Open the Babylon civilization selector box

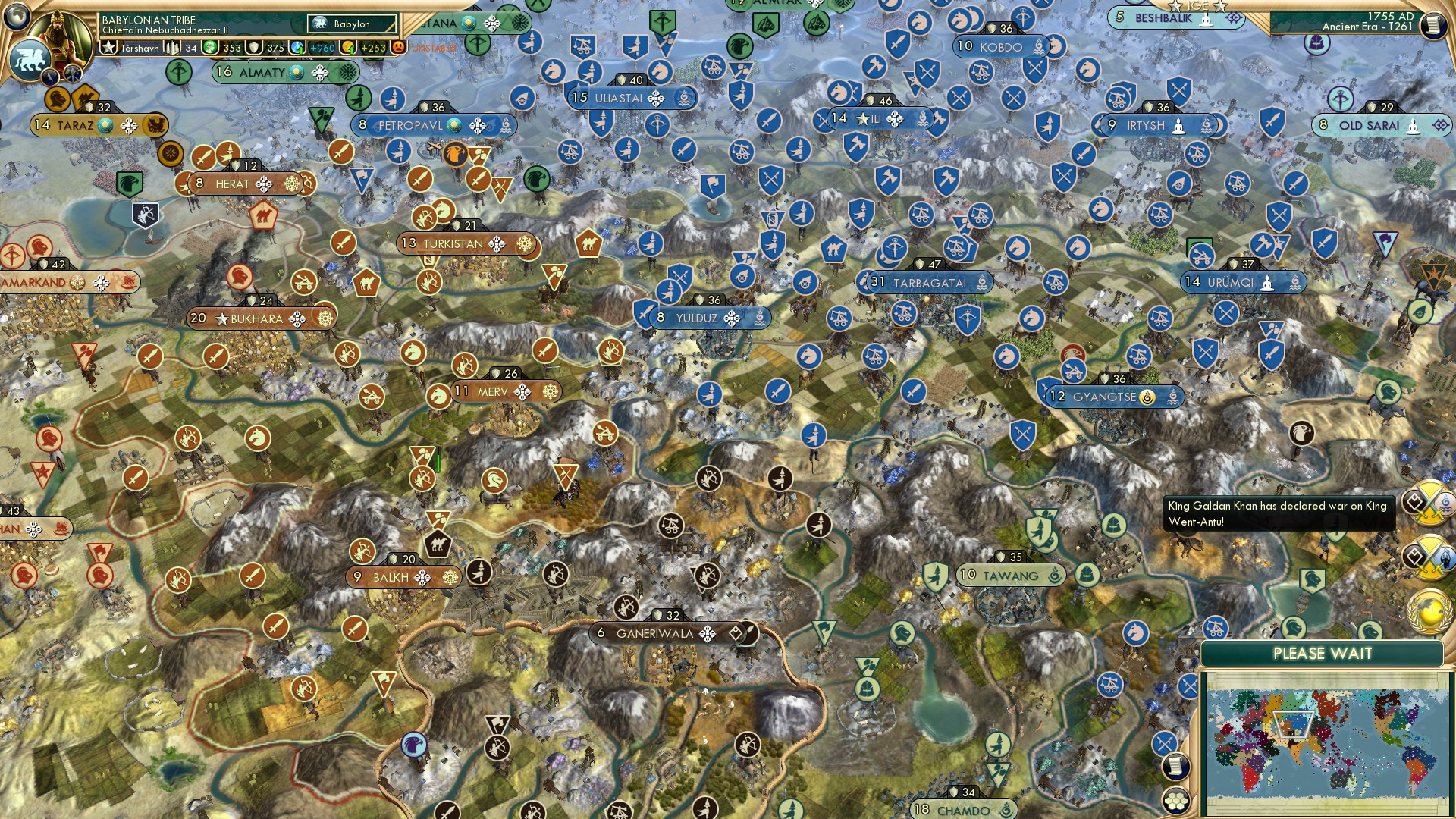[350, 24]
